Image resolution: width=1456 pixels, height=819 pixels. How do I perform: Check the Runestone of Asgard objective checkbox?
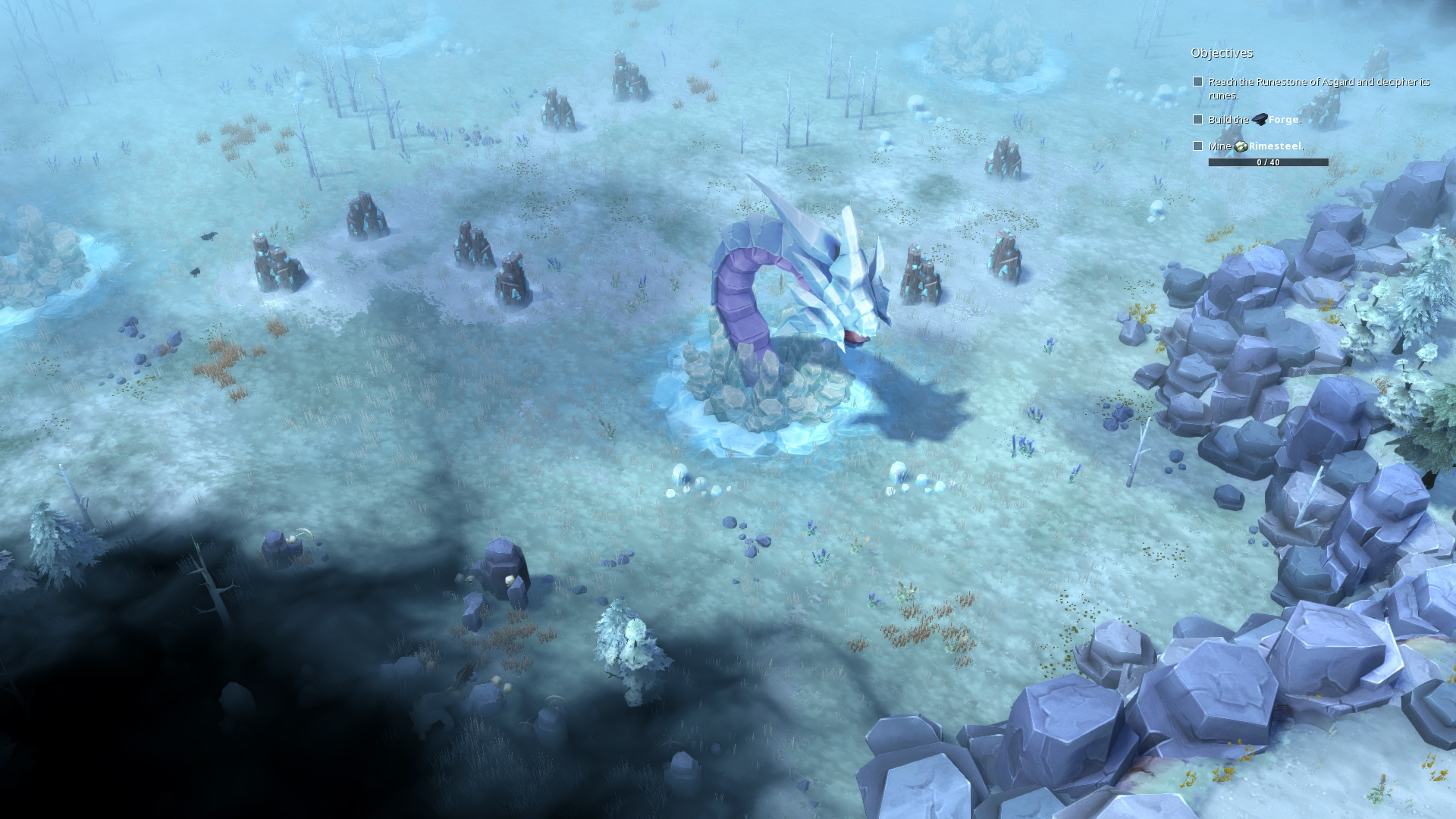[1198, 81]
